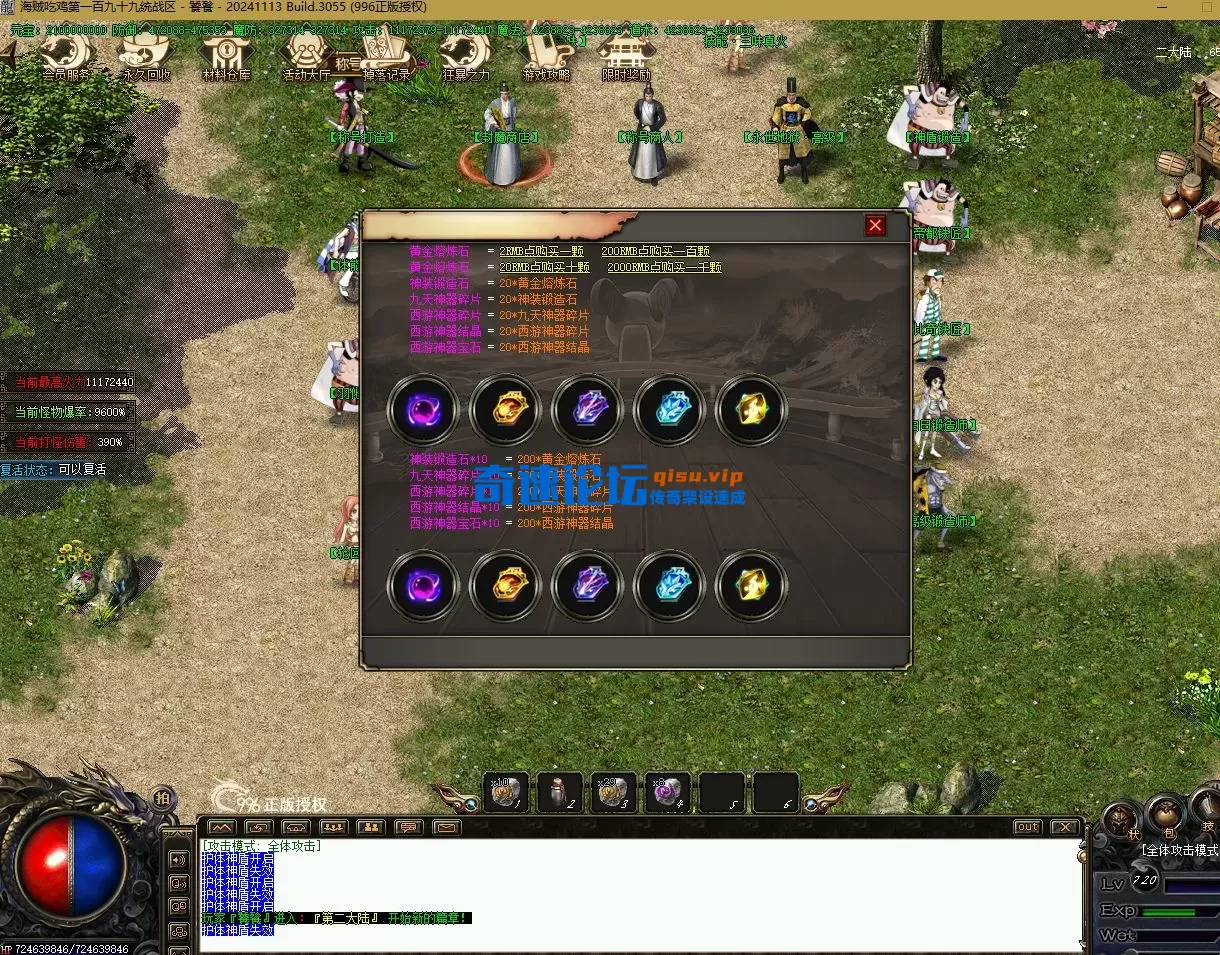Buy one 黄金熔炼石 for 2 RMB points
The image size is (1220, 955).
pyautogui.click(x=540, y=251)
